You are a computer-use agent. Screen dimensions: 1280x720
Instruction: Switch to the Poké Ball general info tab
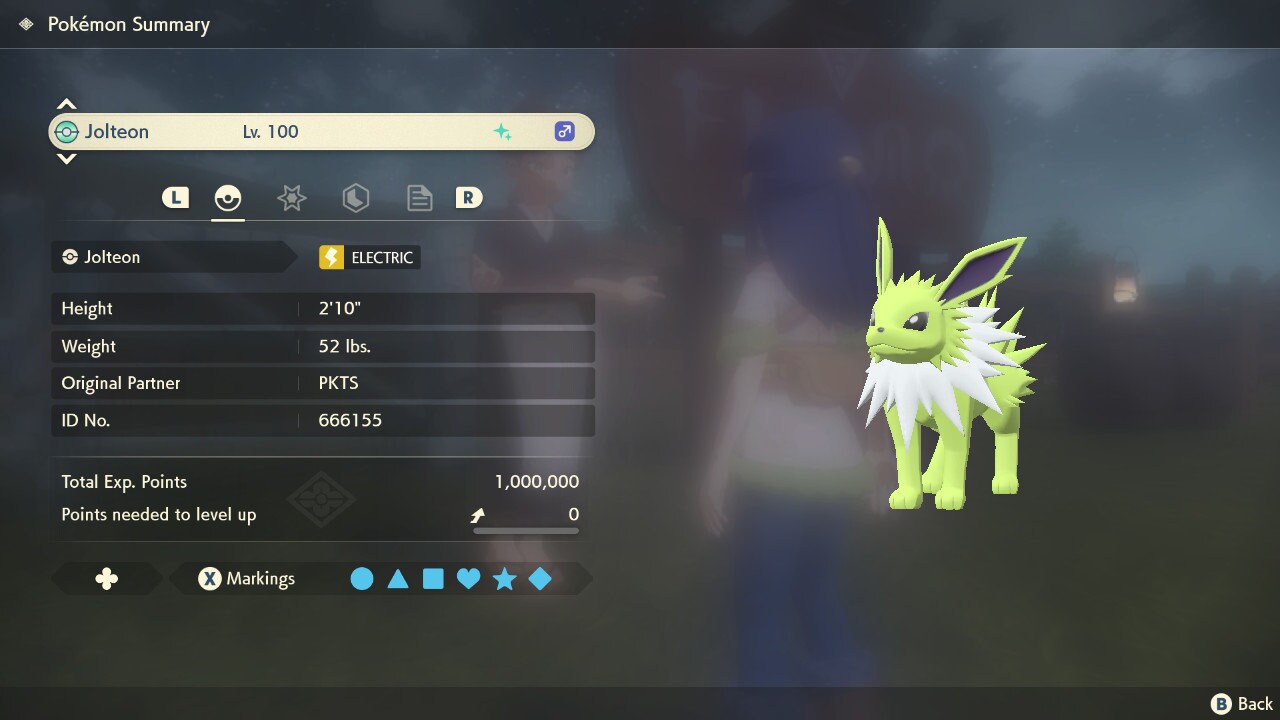pyautogui.click(x=228, y=198)
